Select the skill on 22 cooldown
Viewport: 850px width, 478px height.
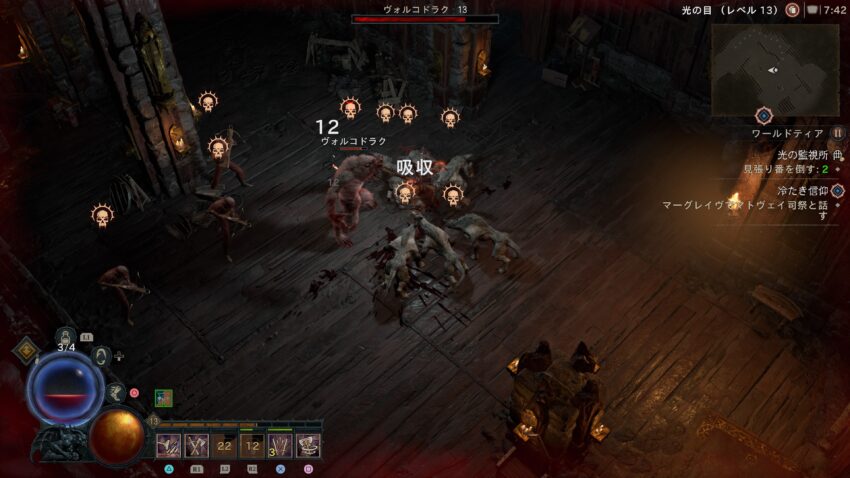(x=224, y=445)
